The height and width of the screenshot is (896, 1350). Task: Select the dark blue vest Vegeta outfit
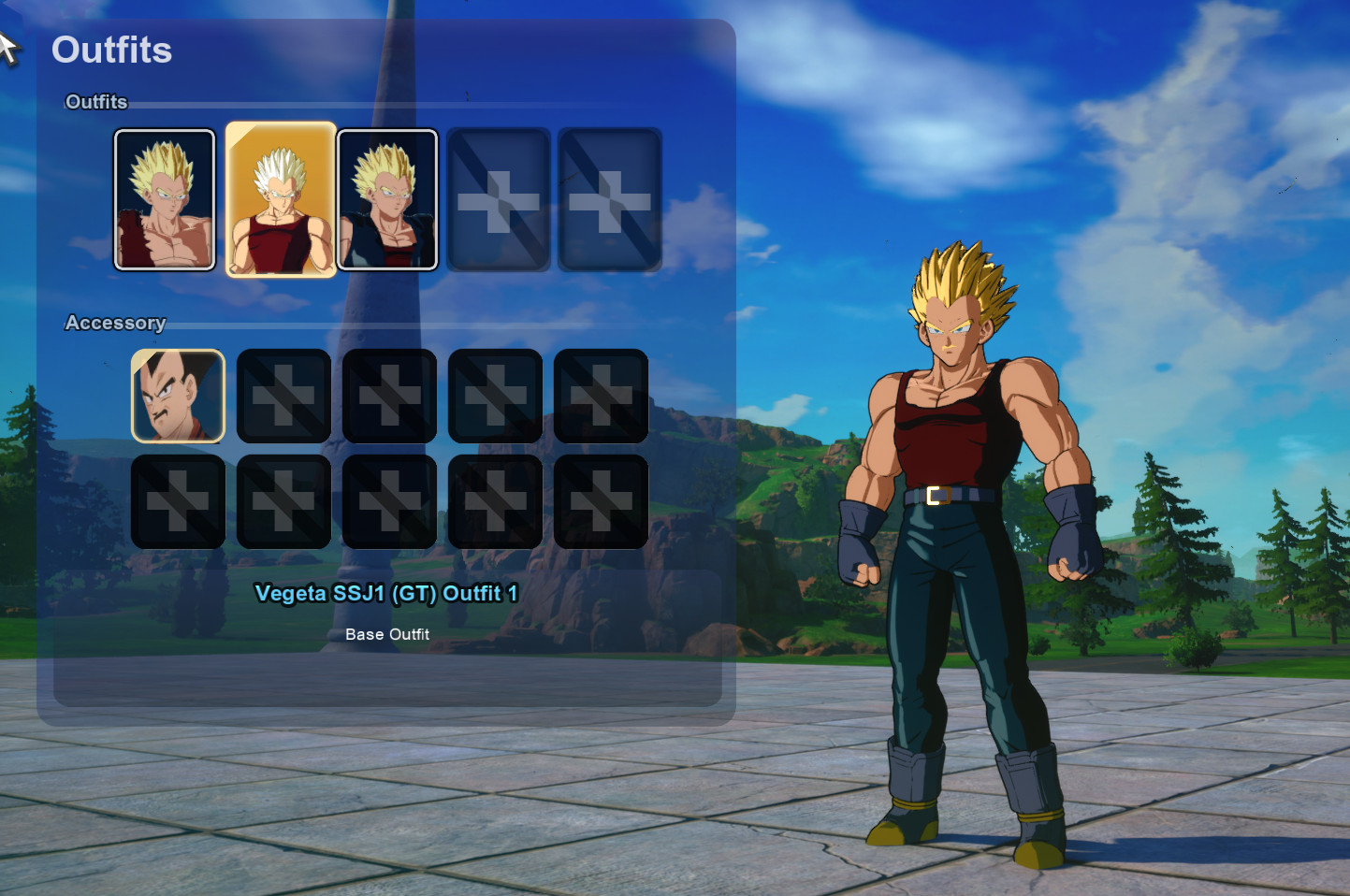389,199
